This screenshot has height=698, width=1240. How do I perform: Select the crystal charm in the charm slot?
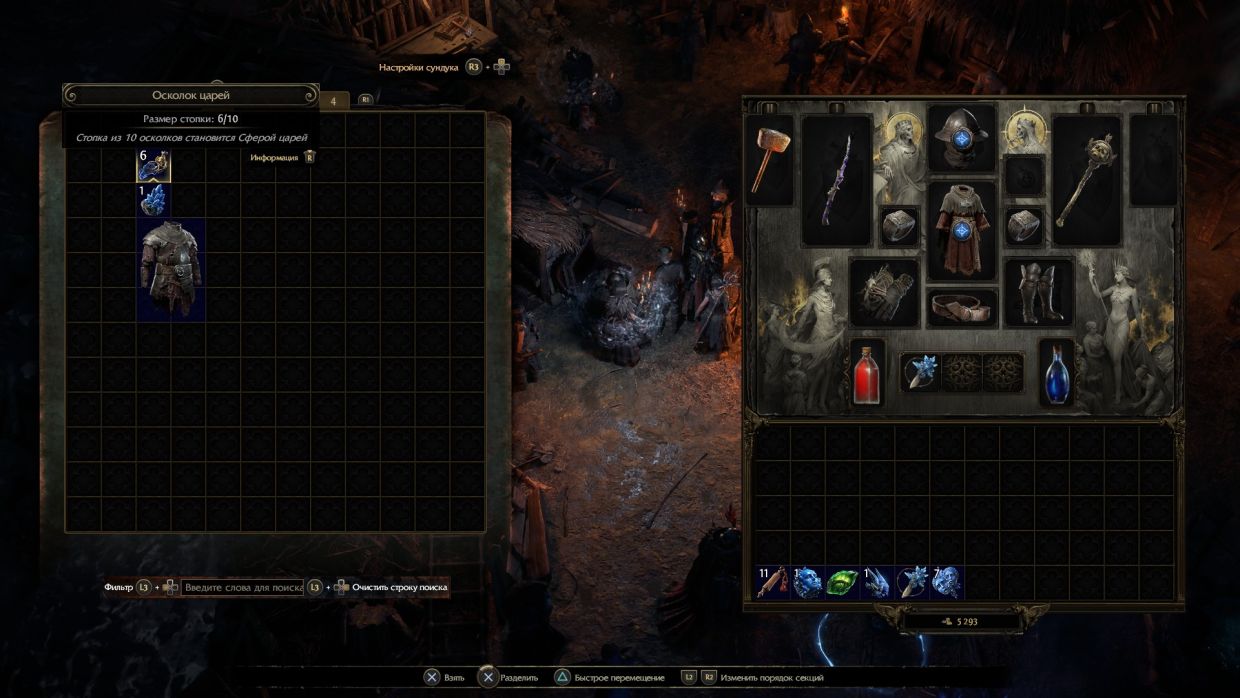(x=920, y=373)
